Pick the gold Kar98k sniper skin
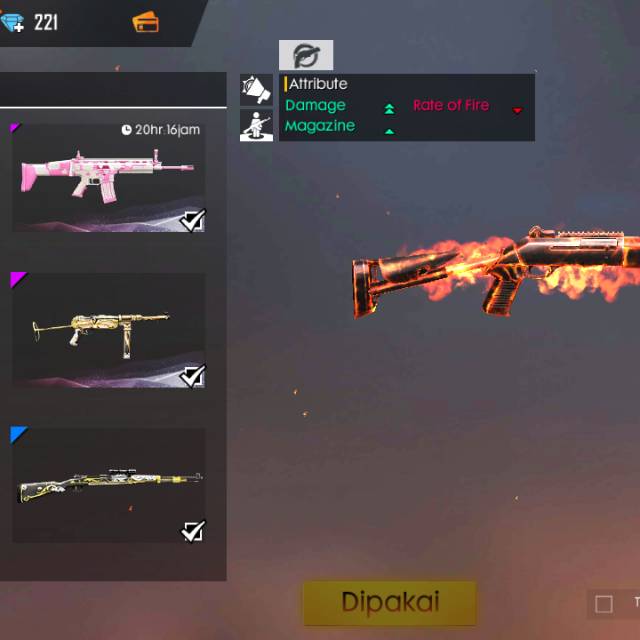Image resolution: width=640 pixels, height=640 pixels. coord(108,486)
